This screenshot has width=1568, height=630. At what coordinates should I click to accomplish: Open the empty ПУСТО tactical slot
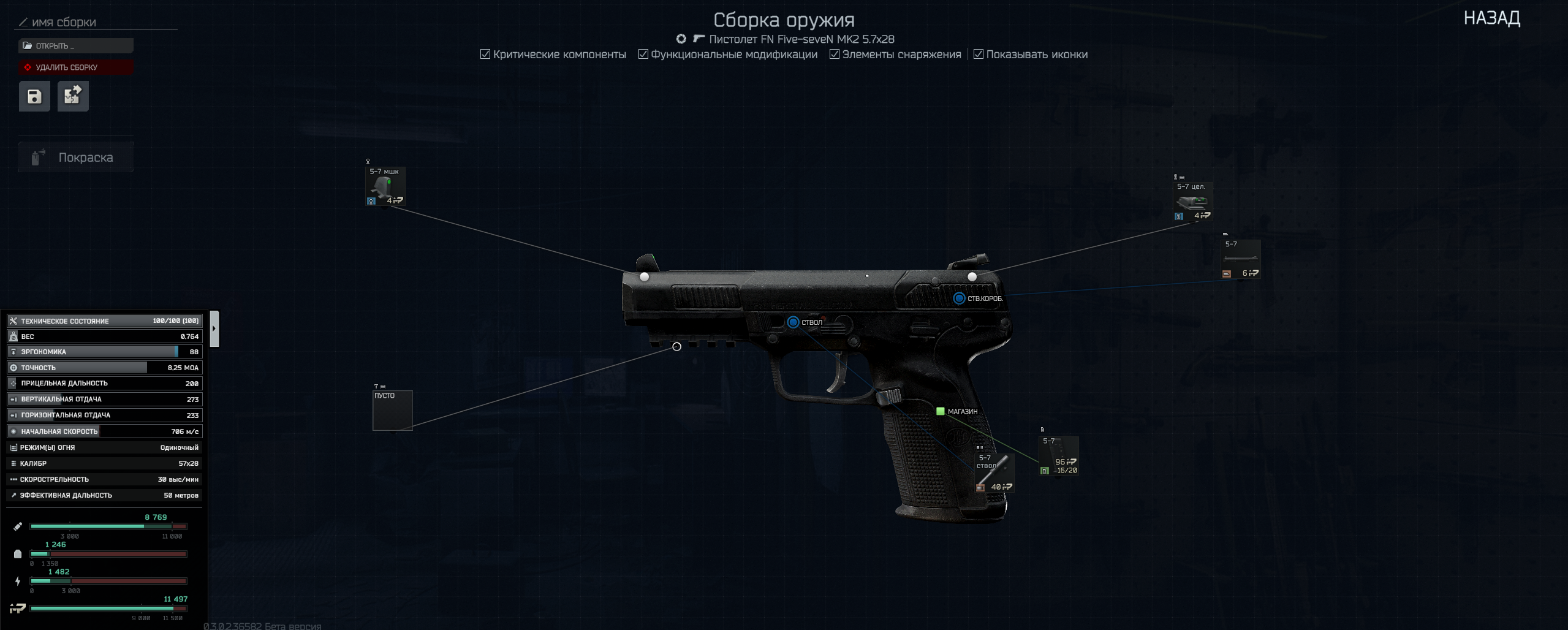(x=392, y=411)
